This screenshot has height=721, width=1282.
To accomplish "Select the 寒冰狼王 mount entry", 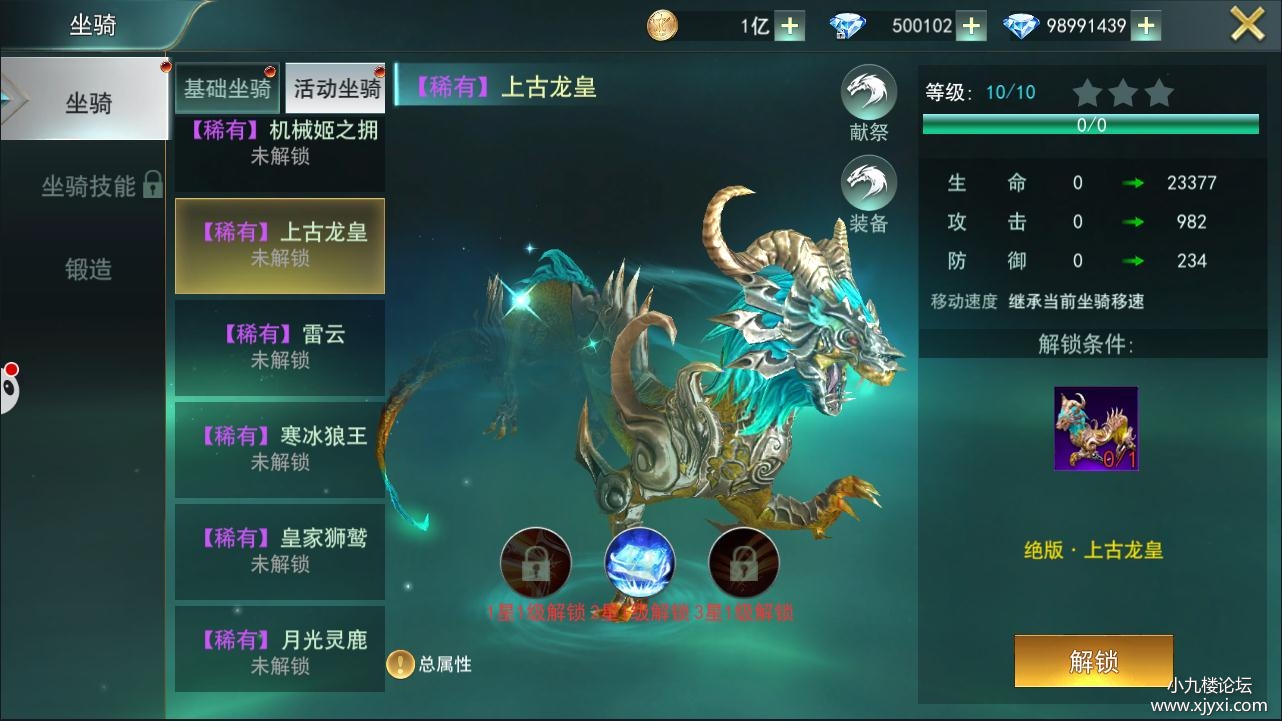I will (x=280, y=449).
